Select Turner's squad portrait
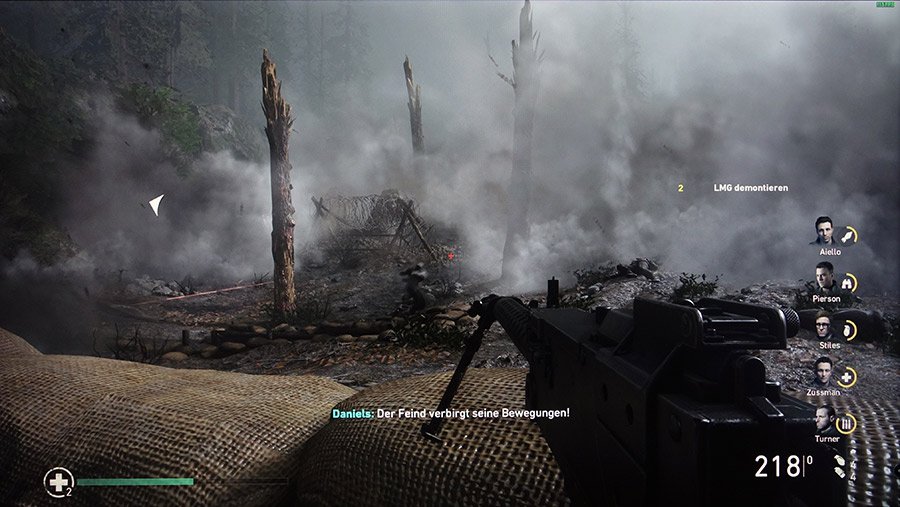Viewport: 900px width, 507px height. pos(825,420)
